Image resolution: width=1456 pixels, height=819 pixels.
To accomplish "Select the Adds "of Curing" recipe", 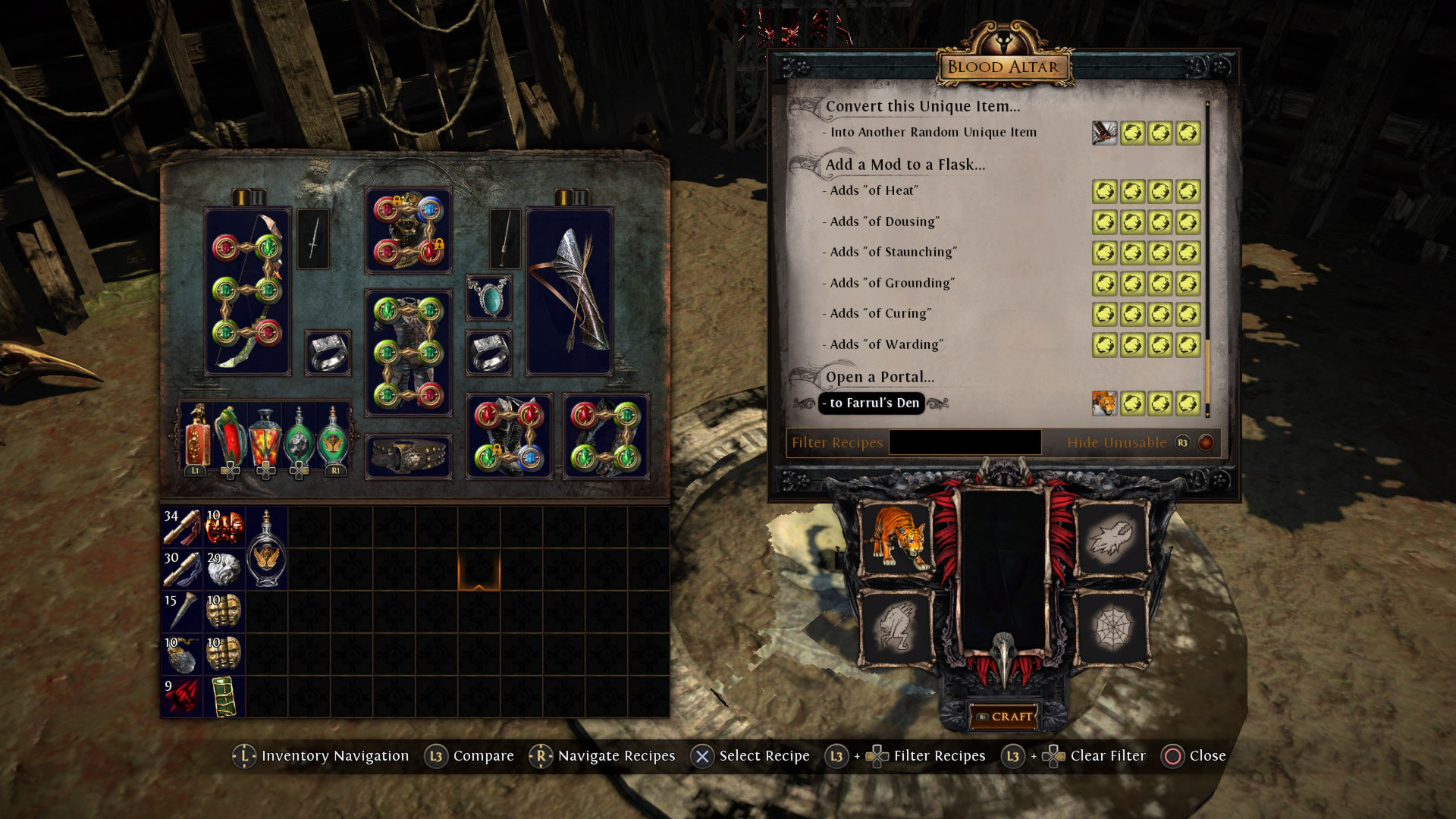I will 880,314.
